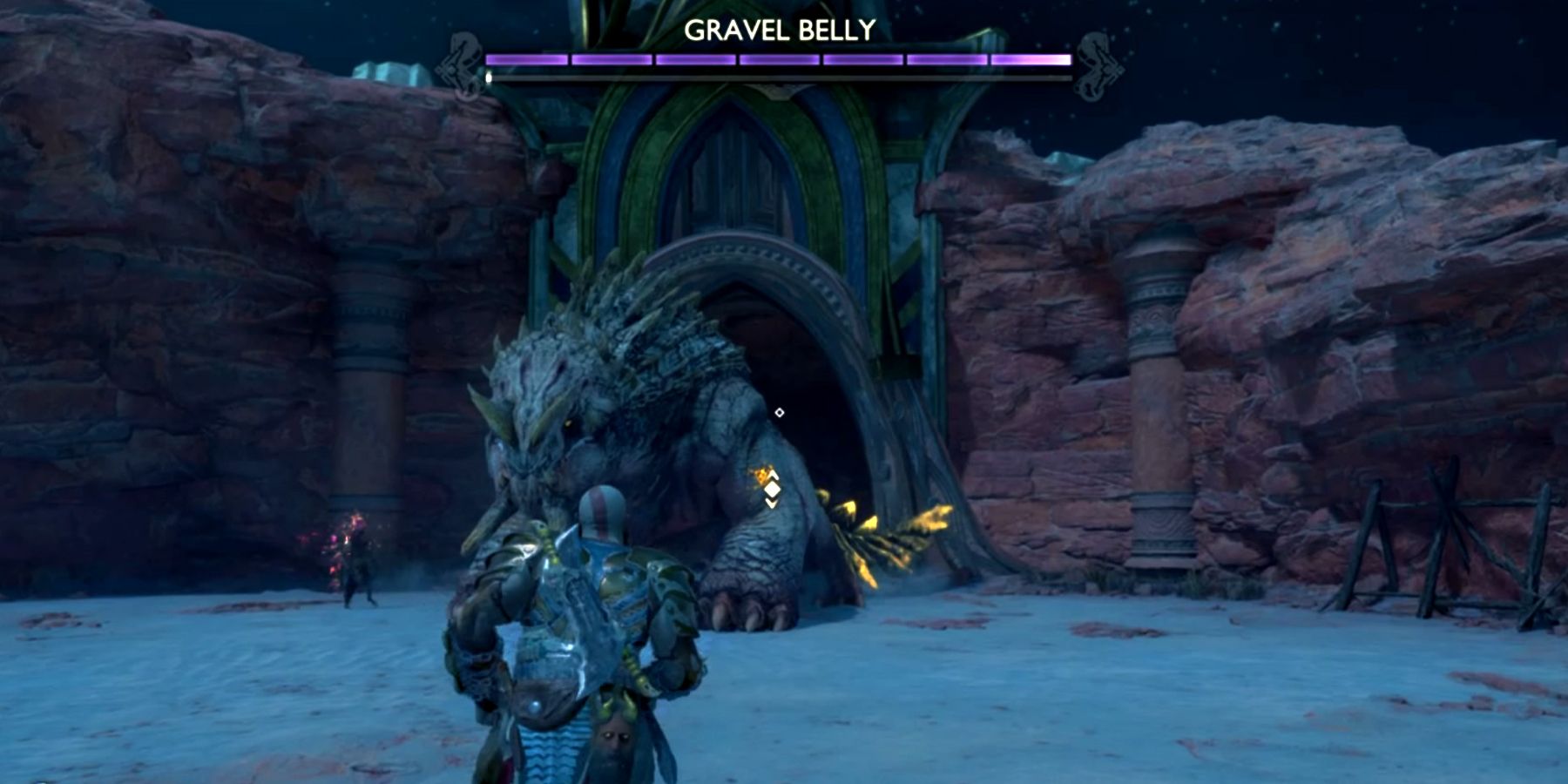Click the small marker at left end of stagger bar
The width and height of the screenshot is (1568, 784).
click(488, 77)
